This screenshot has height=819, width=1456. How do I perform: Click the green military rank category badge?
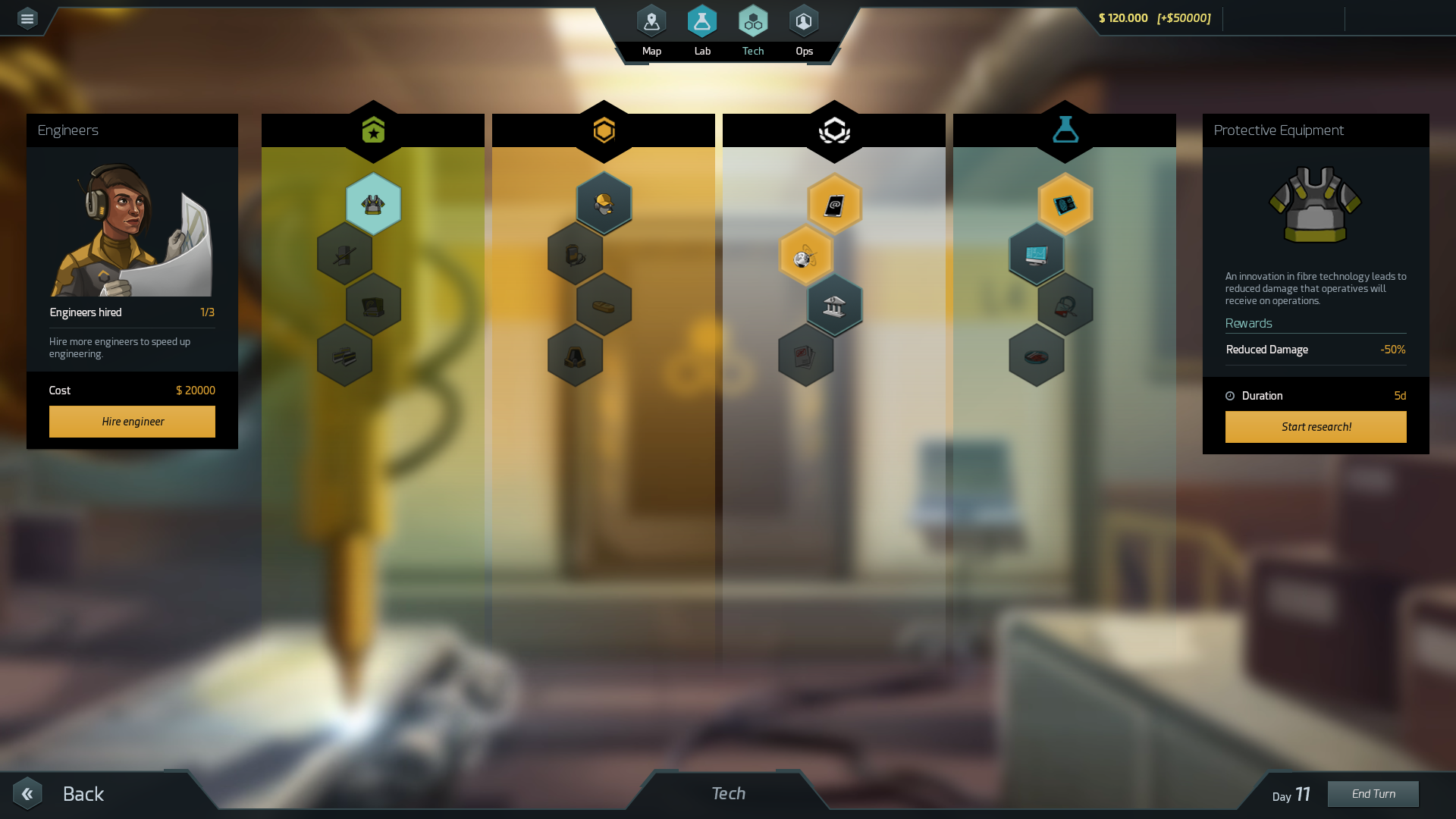pyautogui.click(x=372, y=130)
